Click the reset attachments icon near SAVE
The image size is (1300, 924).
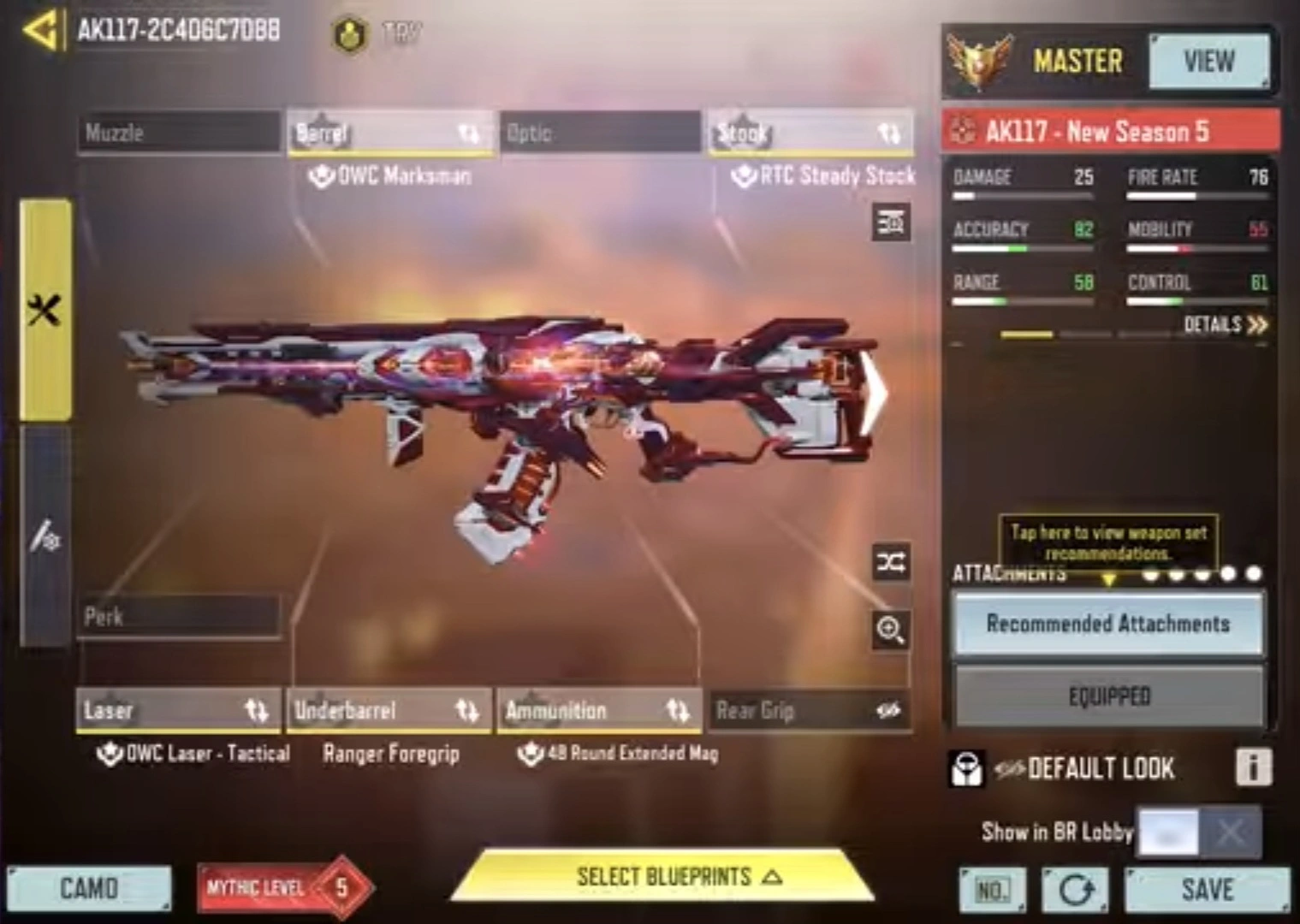tap(1076, 889)
